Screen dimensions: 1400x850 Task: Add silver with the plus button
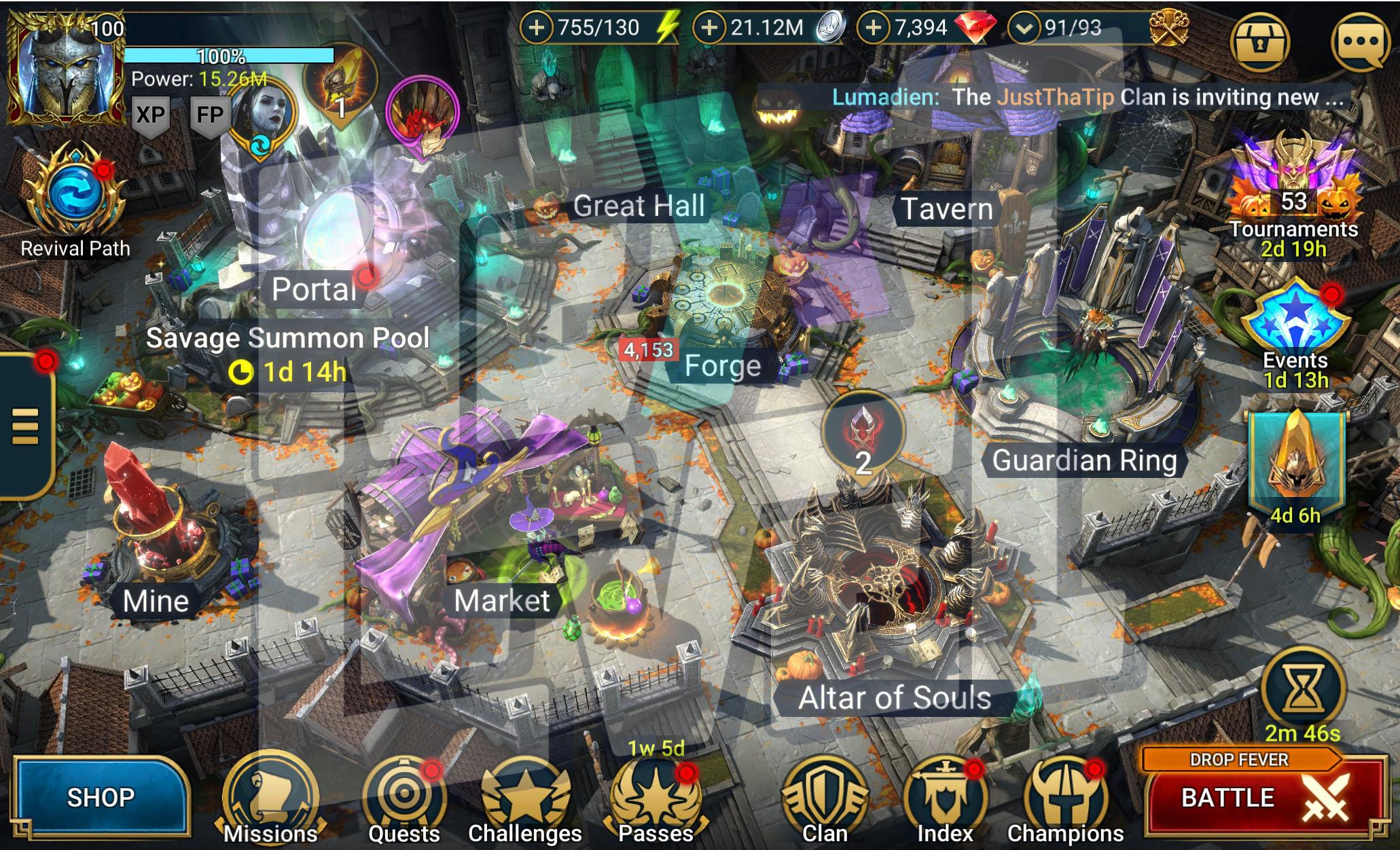pos(709,28)
